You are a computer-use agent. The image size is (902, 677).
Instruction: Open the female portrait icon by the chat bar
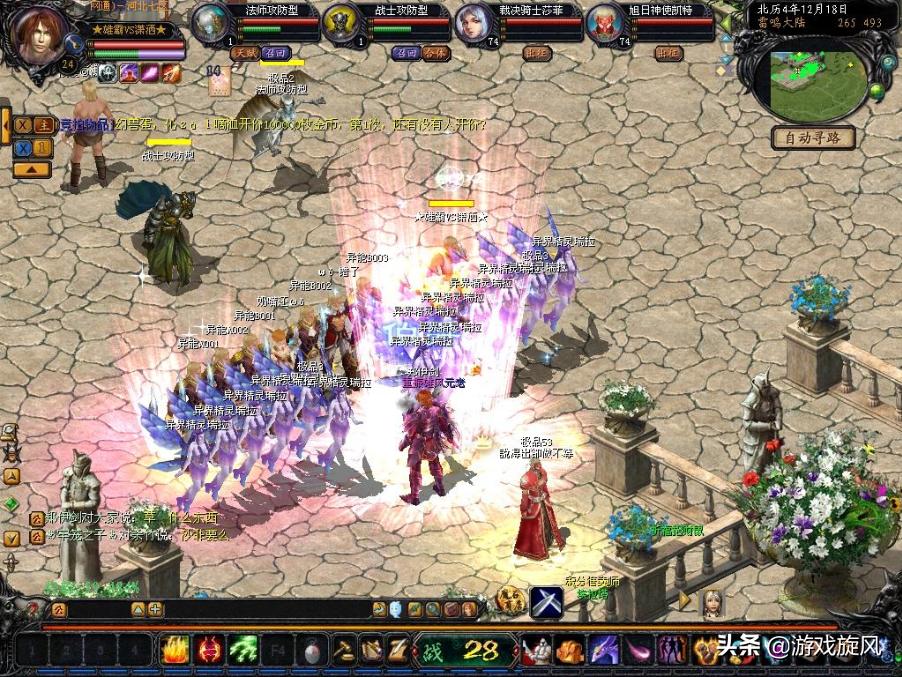pos(711,601)
